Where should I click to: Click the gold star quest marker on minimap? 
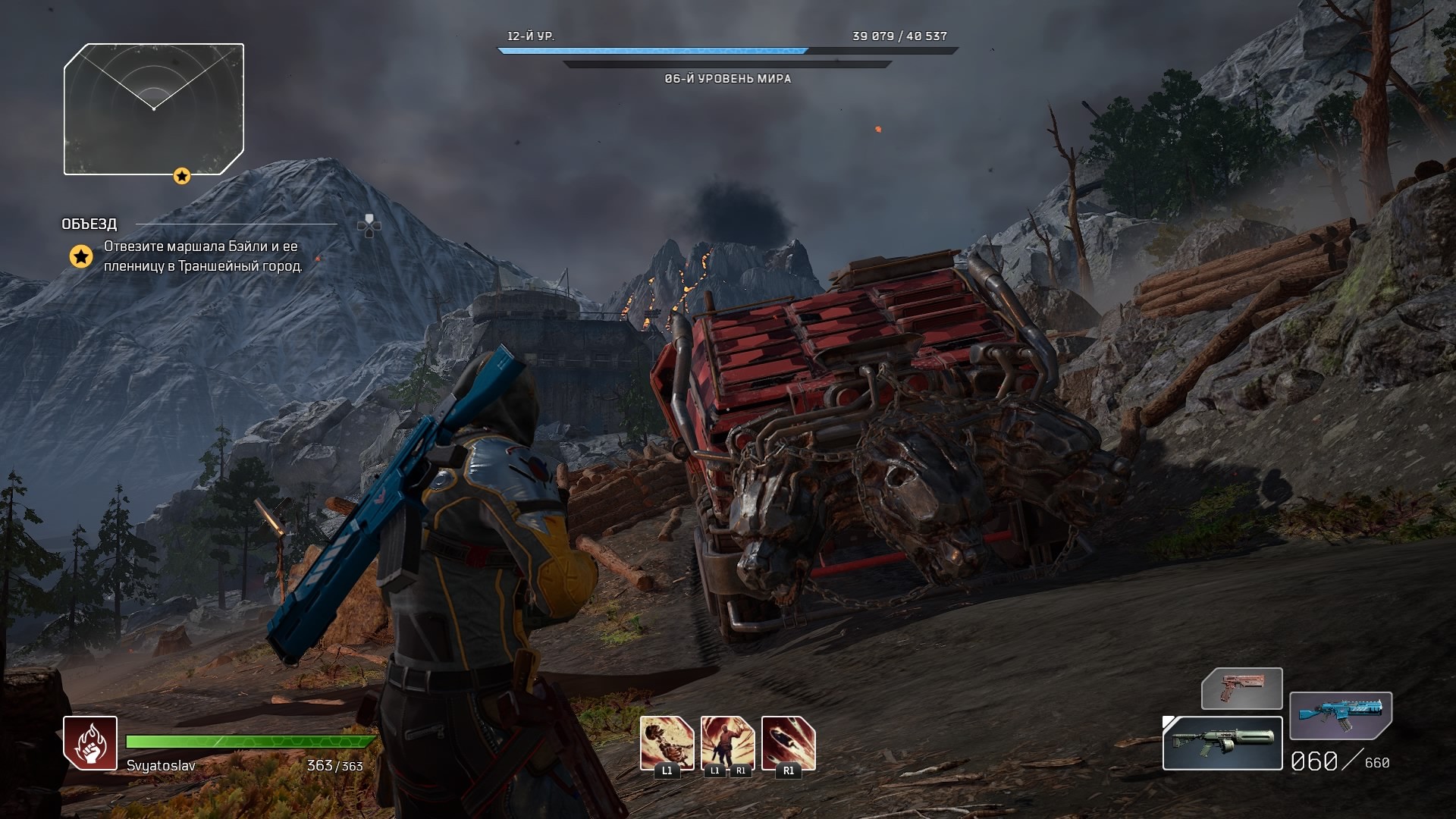[181, 176]
